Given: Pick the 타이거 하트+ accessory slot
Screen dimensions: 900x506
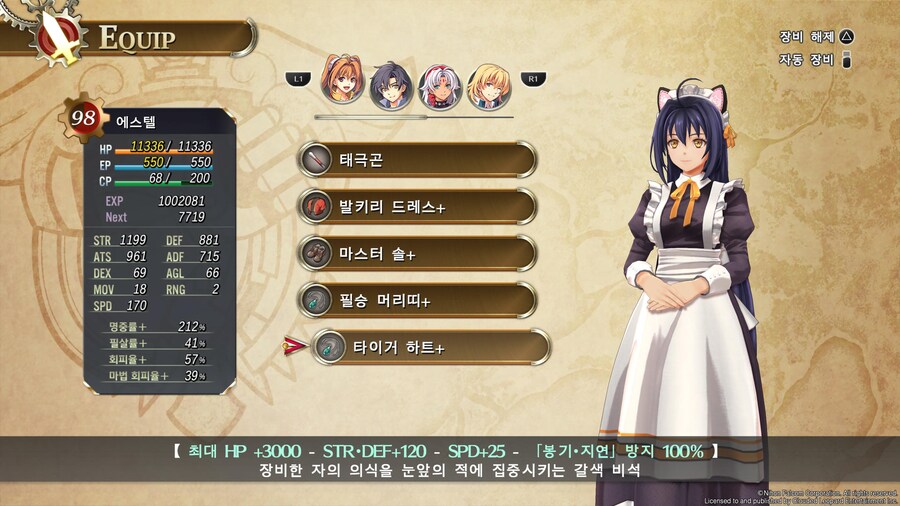Looking at the screenshot, I should point(430,347).
